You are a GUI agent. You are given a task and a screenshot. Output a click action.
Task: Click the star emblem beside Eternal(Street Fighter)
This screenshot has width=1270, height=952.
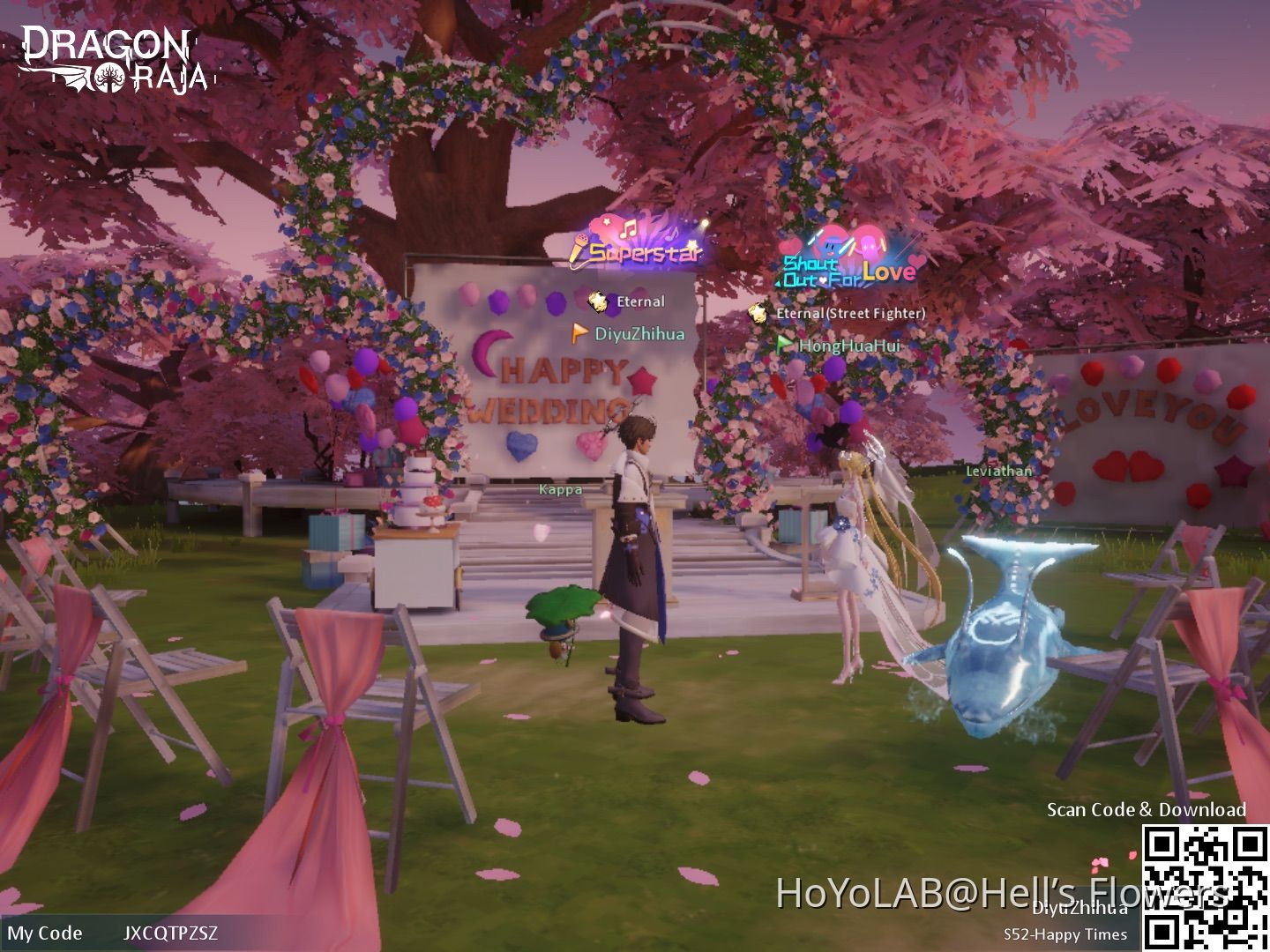[x=758, y=311]
